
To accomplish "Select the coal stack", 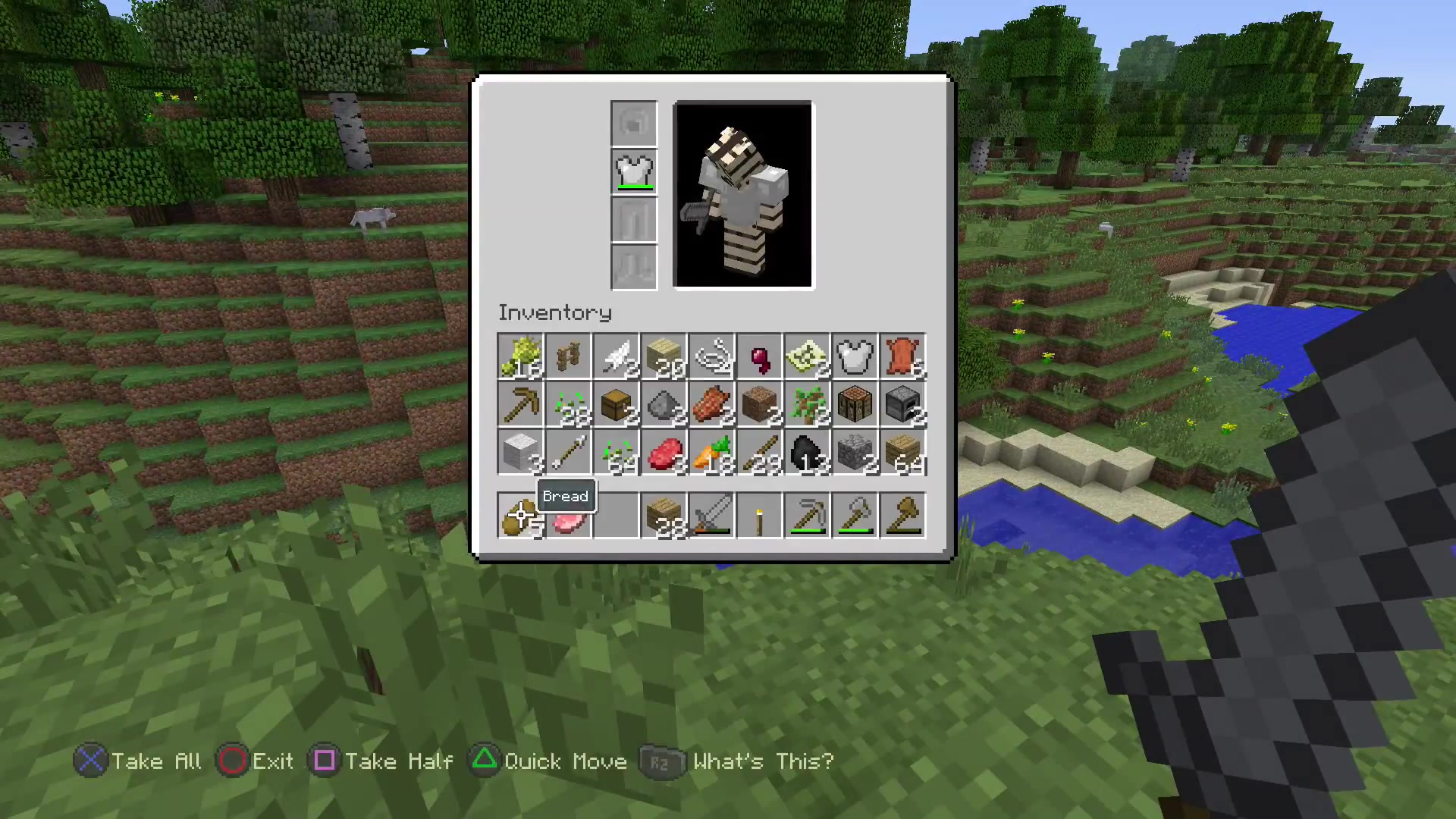I will point(807,453).
